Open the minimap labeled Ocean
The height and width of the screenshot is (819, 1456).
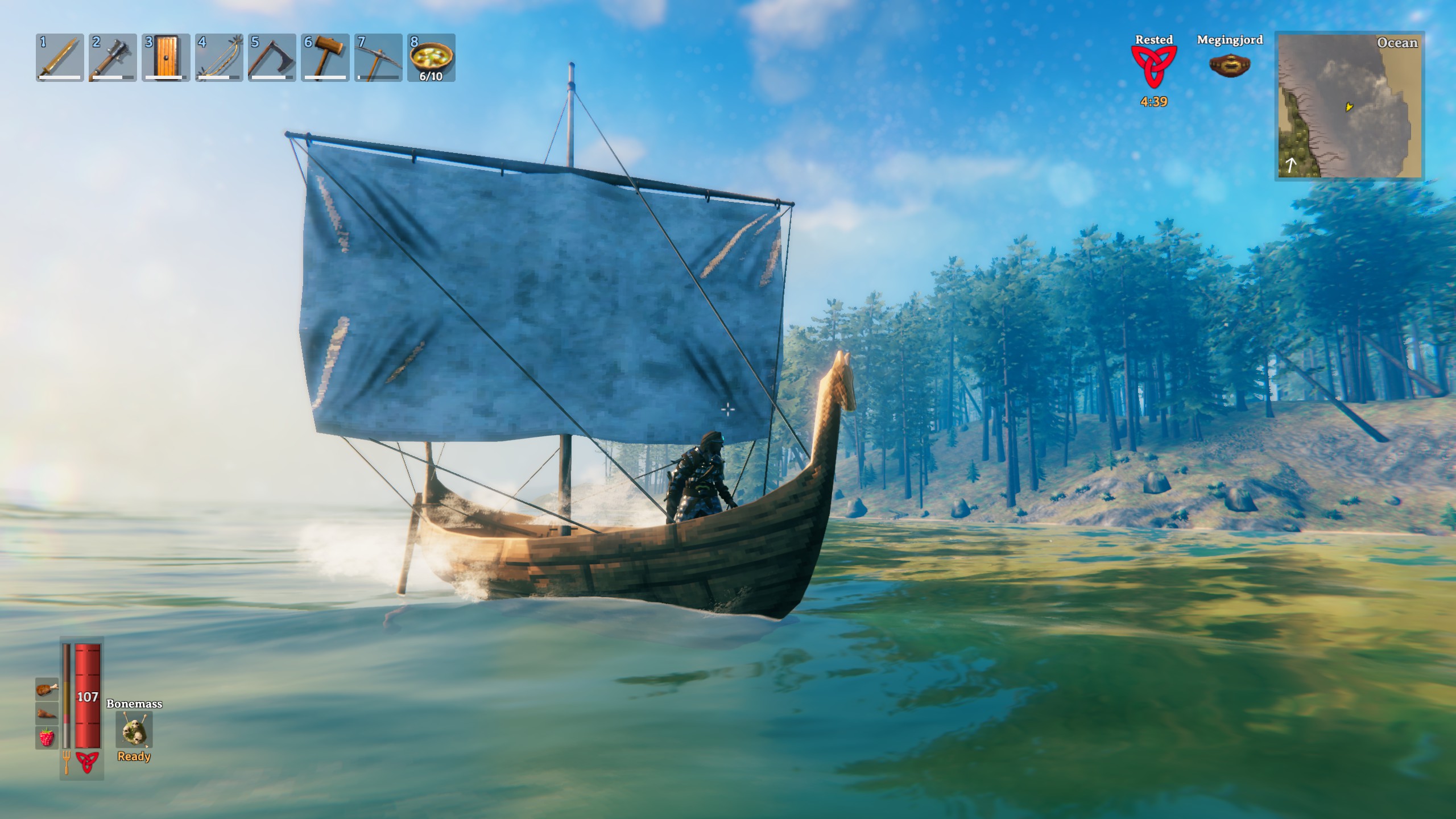1348,106
